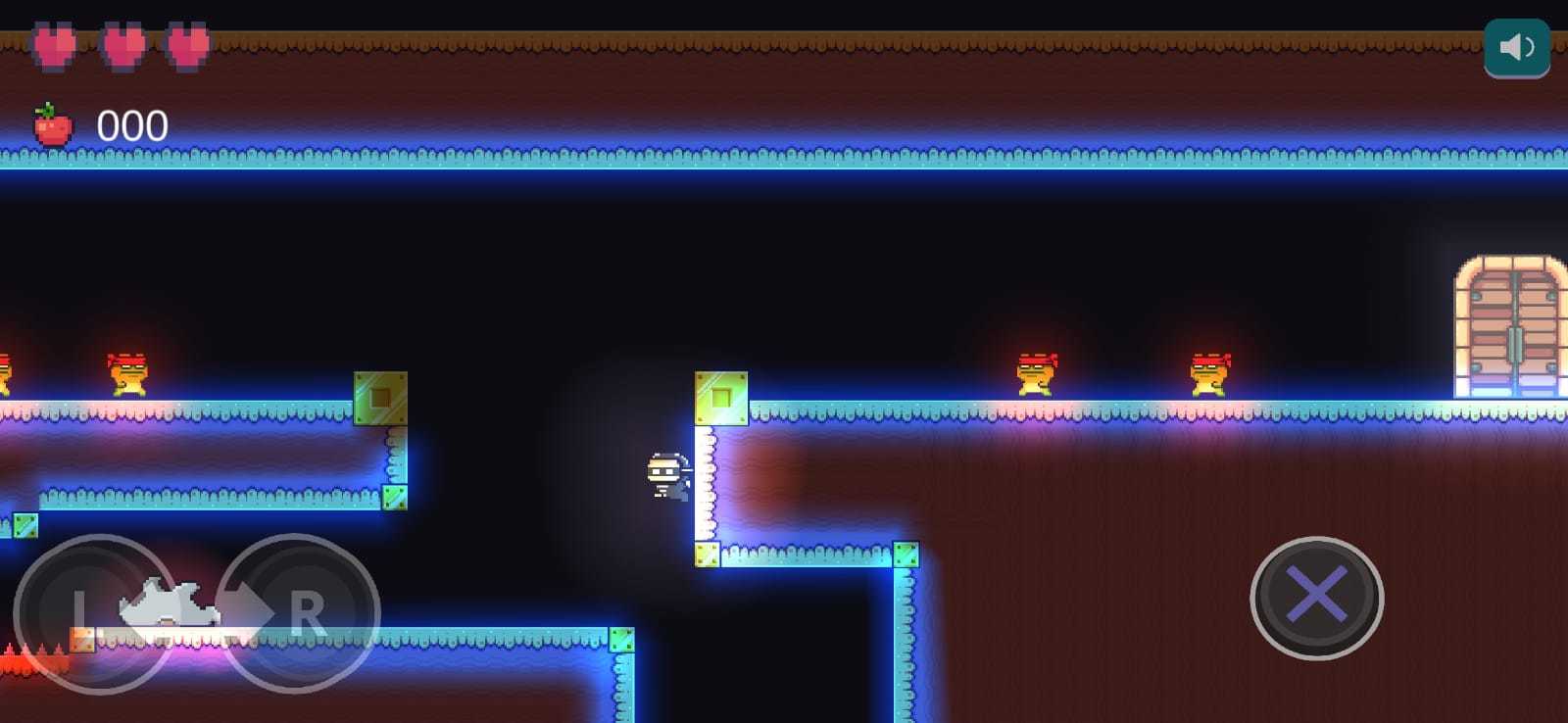The image size is (1568, 723).
Task: Select the first heart in health bar
Action: click(56, 44)
